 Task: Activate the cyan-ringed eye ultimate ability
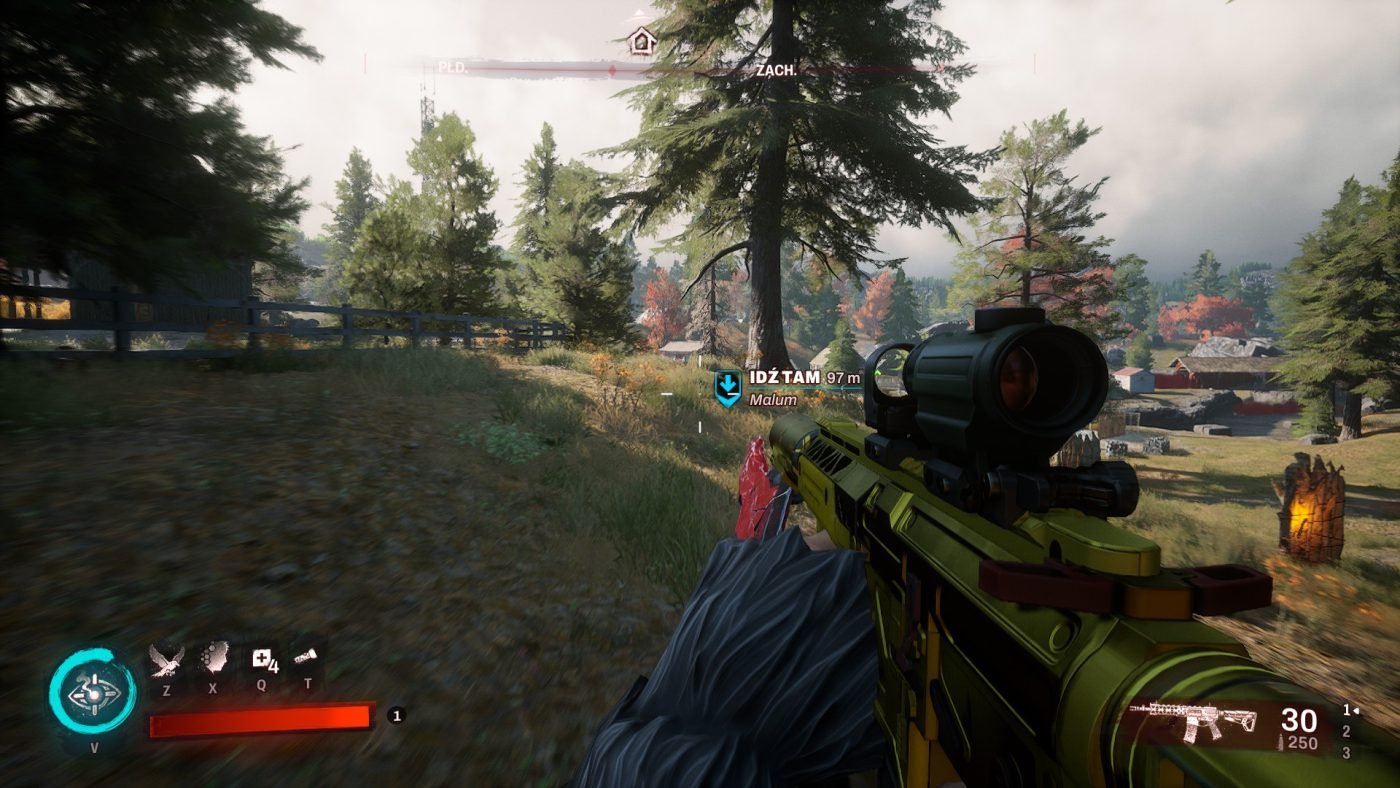point(93,692)
